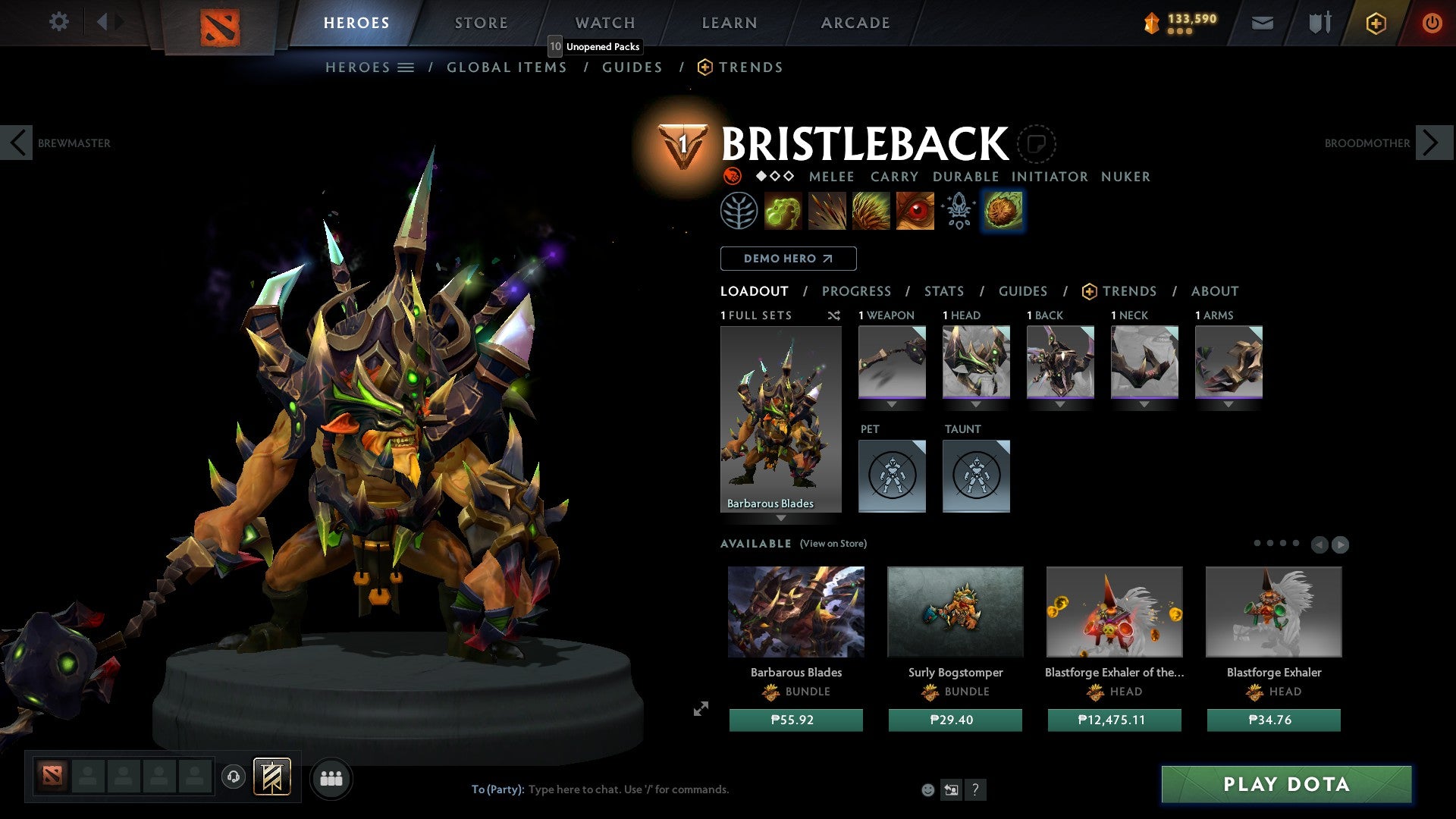Click the shuffle icon next to Full Sets
The width and height of the screenshot is (1456, 819).
834,315
